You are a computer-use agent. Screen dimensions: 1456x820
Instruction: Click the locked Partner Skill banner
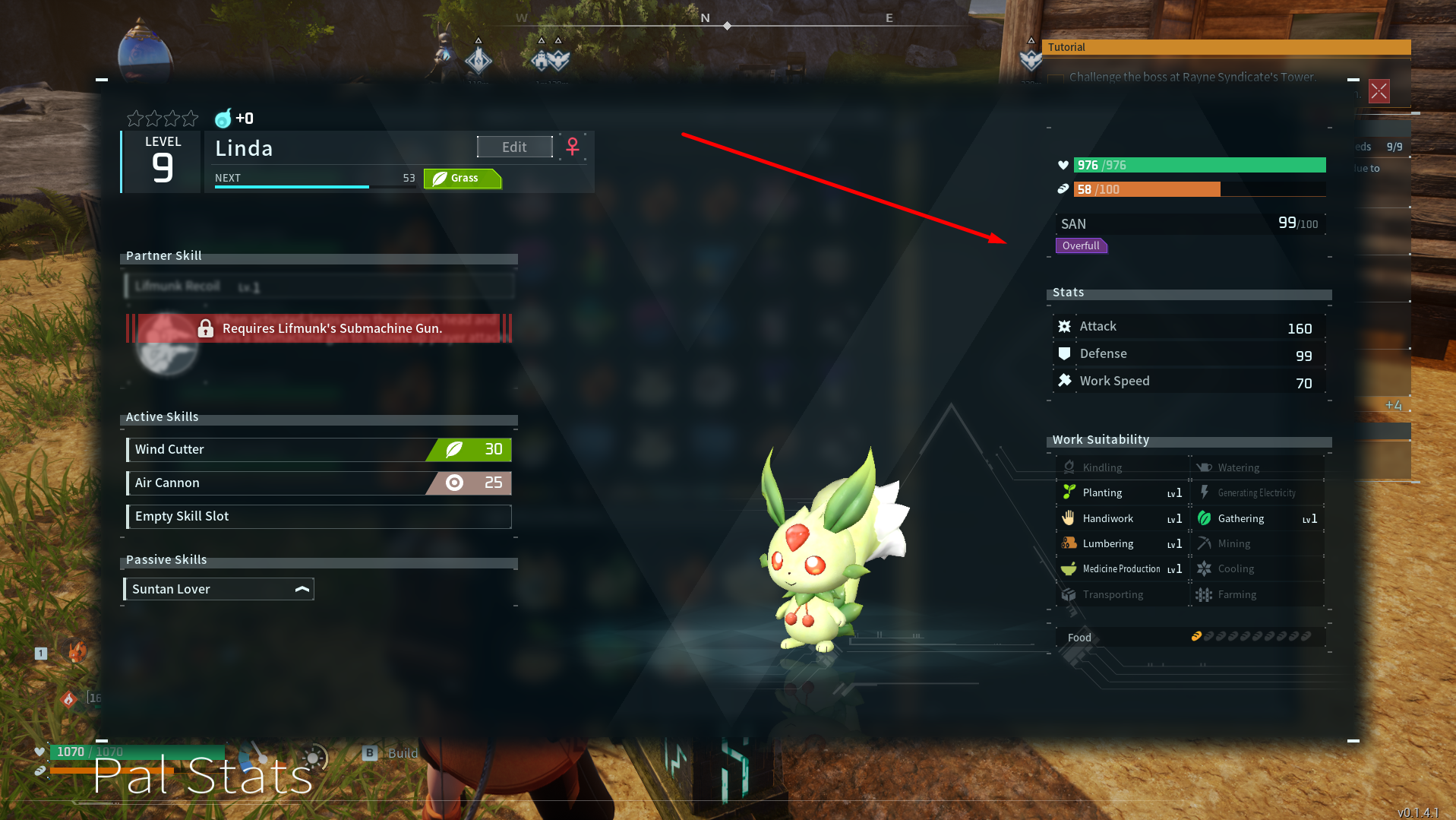point(319,328)
